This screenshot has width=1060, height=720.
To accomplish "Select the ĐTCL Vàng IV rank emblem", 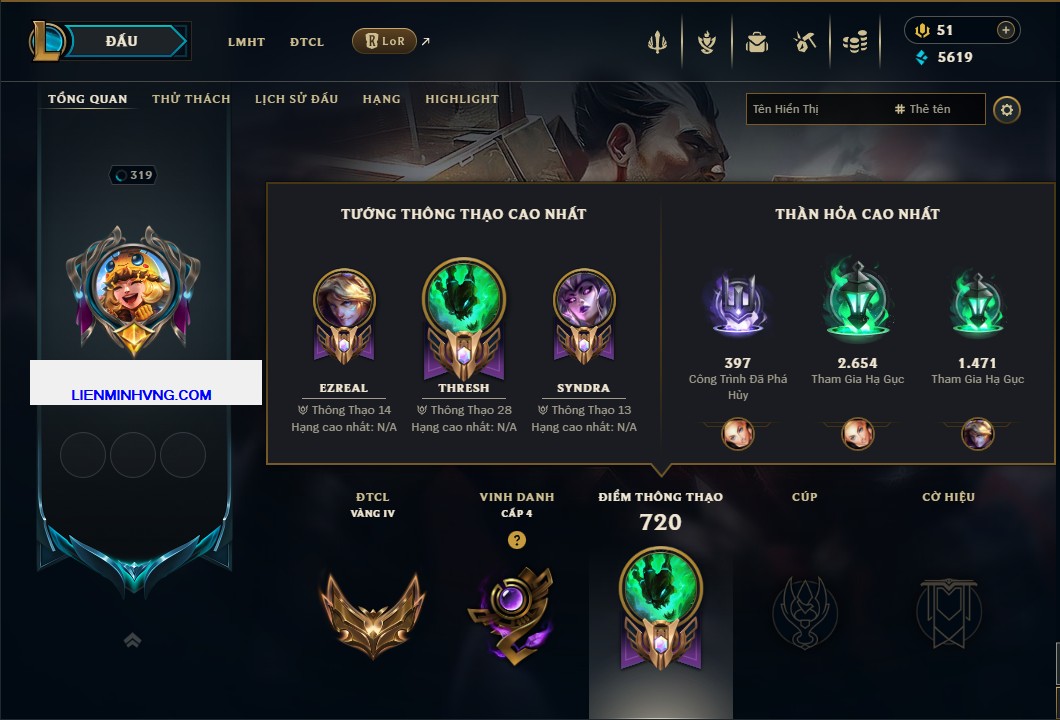I will pos(372,612).
